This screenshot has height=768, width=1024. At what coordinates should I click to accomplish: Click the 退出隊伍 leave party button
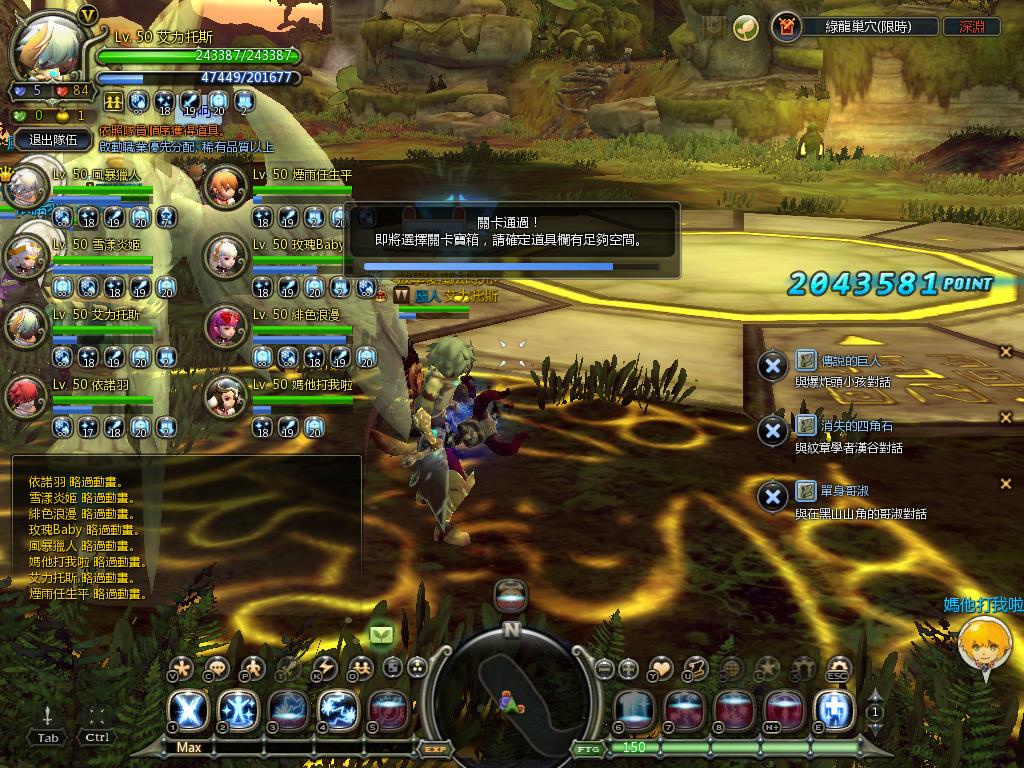pyautogui.click(x=53, y=140)
